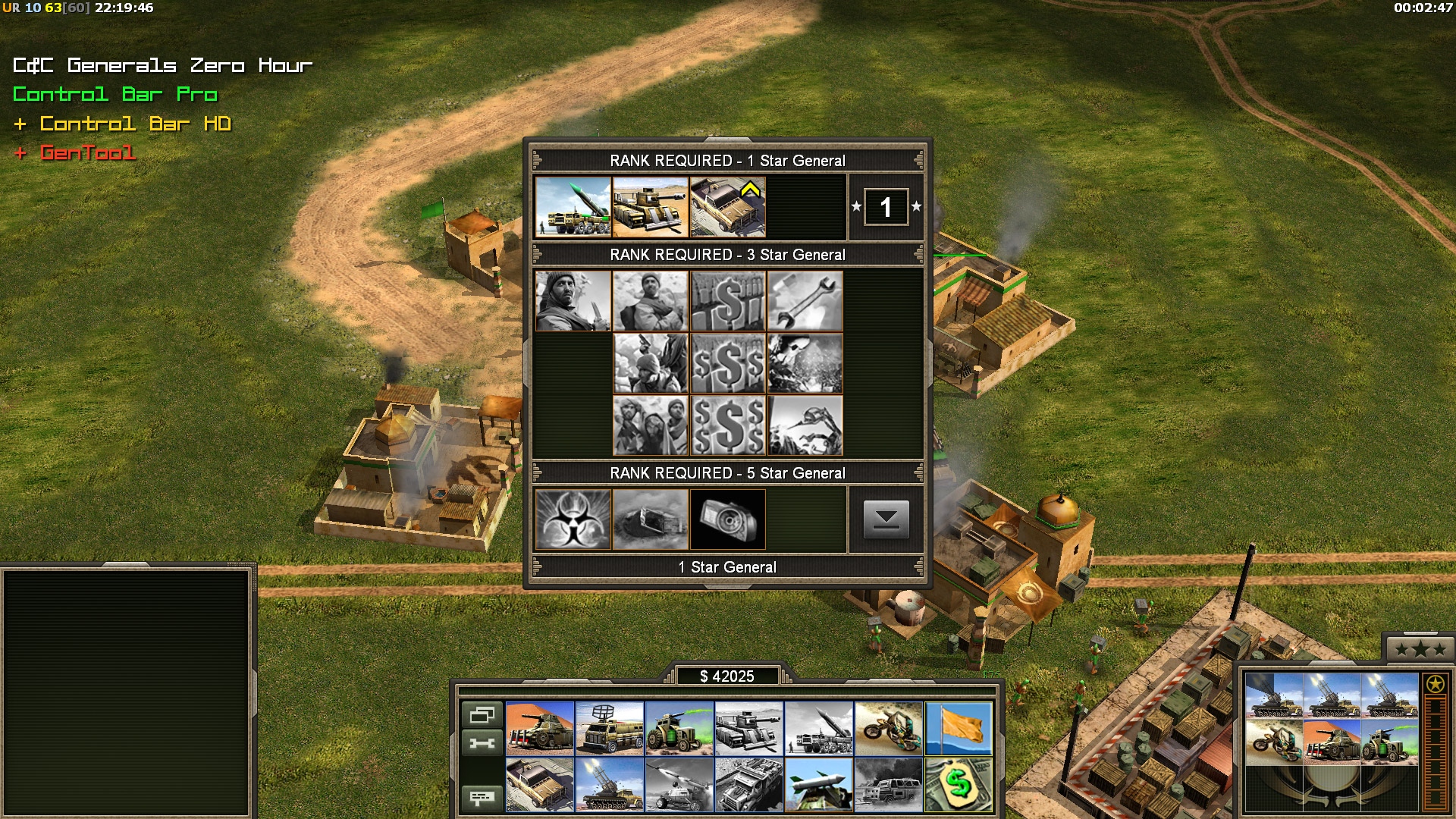Build a Radar Van

[610, 728]
